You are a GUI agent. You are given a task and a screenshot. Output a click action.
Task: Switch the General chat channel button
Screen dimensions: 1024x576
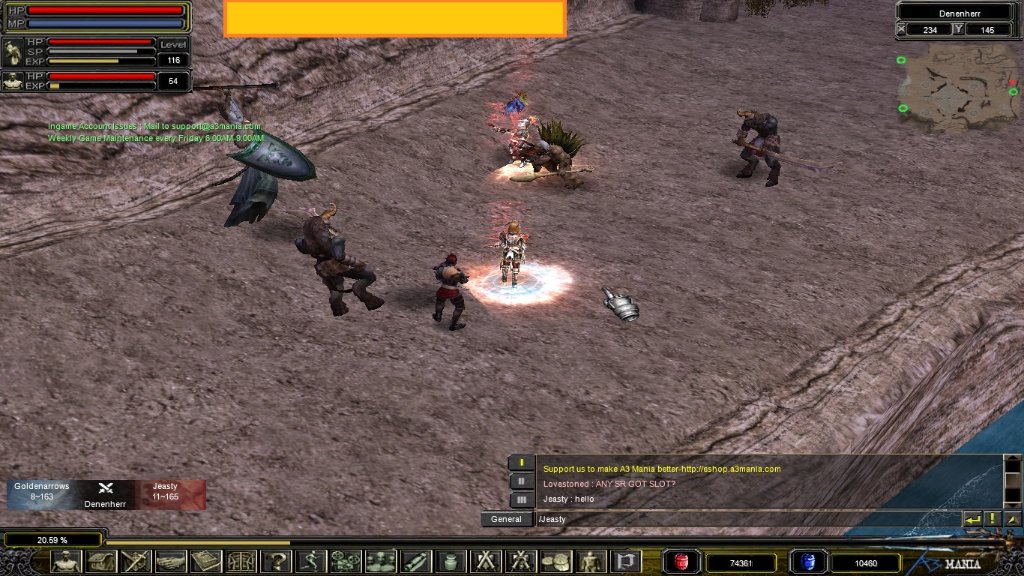click(x=507, y=519)
